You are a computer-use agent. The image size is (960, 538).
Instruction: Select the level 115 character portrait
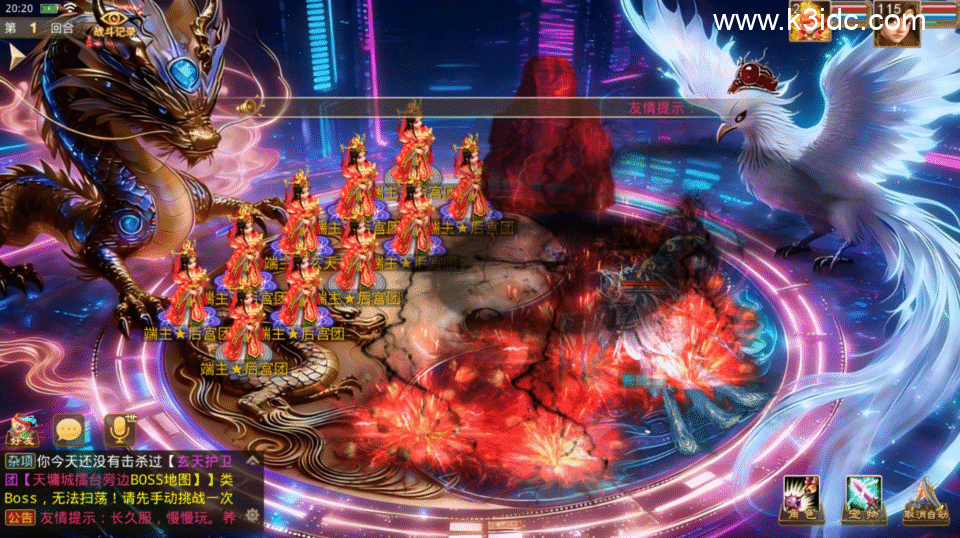tap(897, 24)
